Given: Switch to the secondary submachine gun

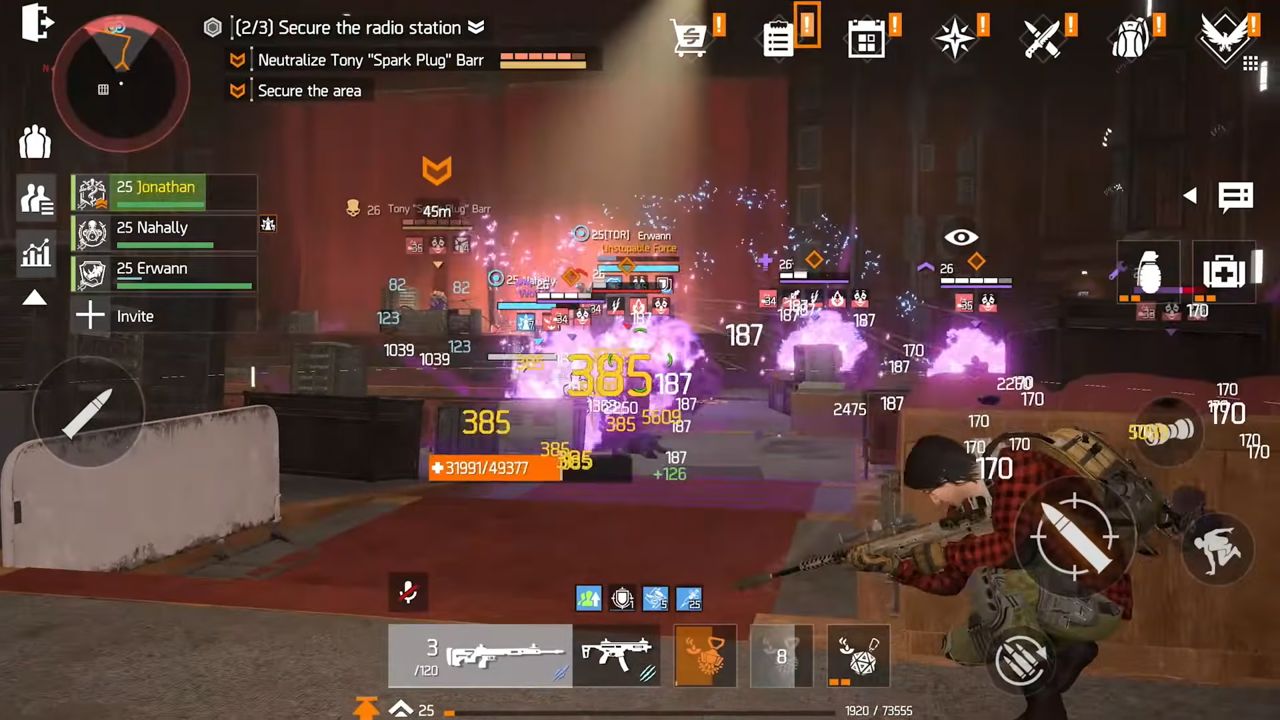Looking at the screenshot, I should (x=617, y=656).
